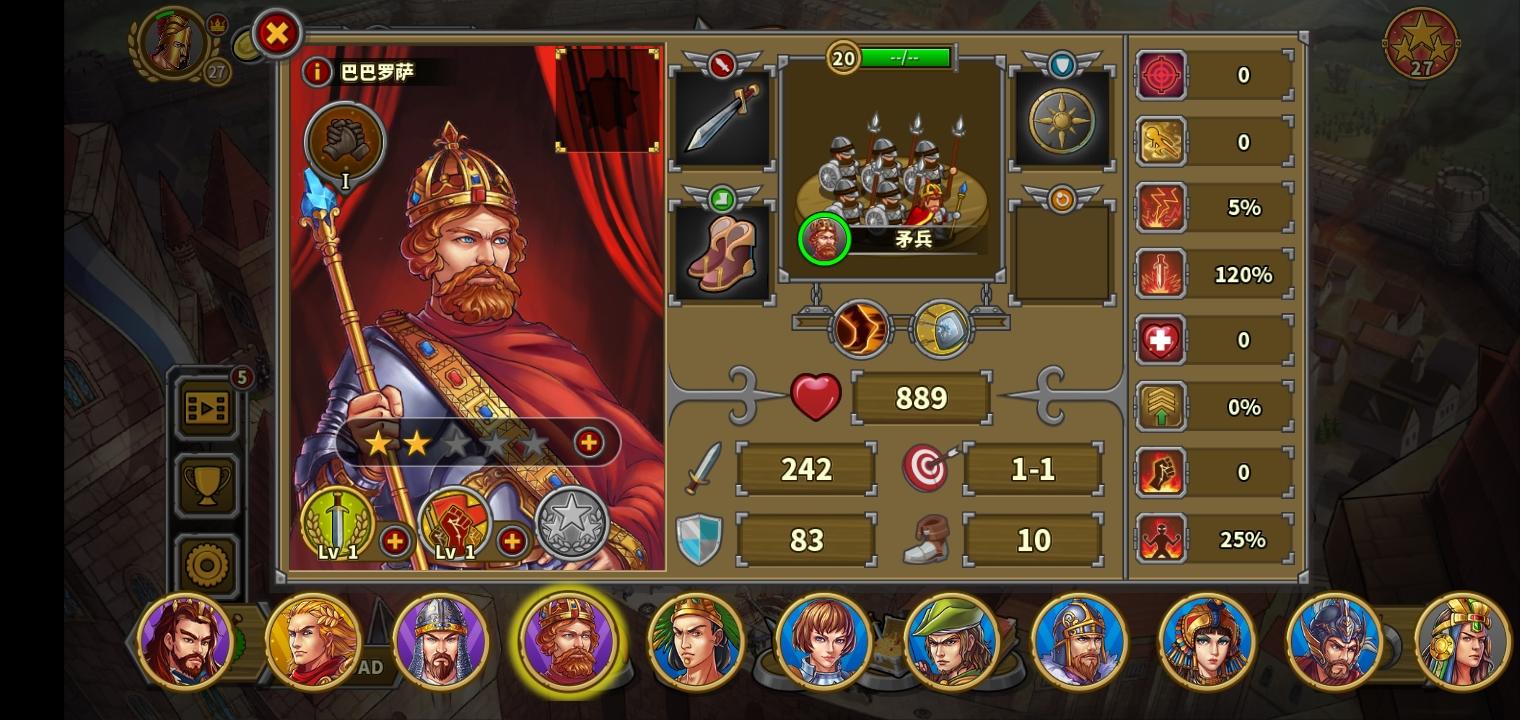1520x720 pixels.
Task: Select the spearman unit portrait in green circle
Action: tap(823, 239)
